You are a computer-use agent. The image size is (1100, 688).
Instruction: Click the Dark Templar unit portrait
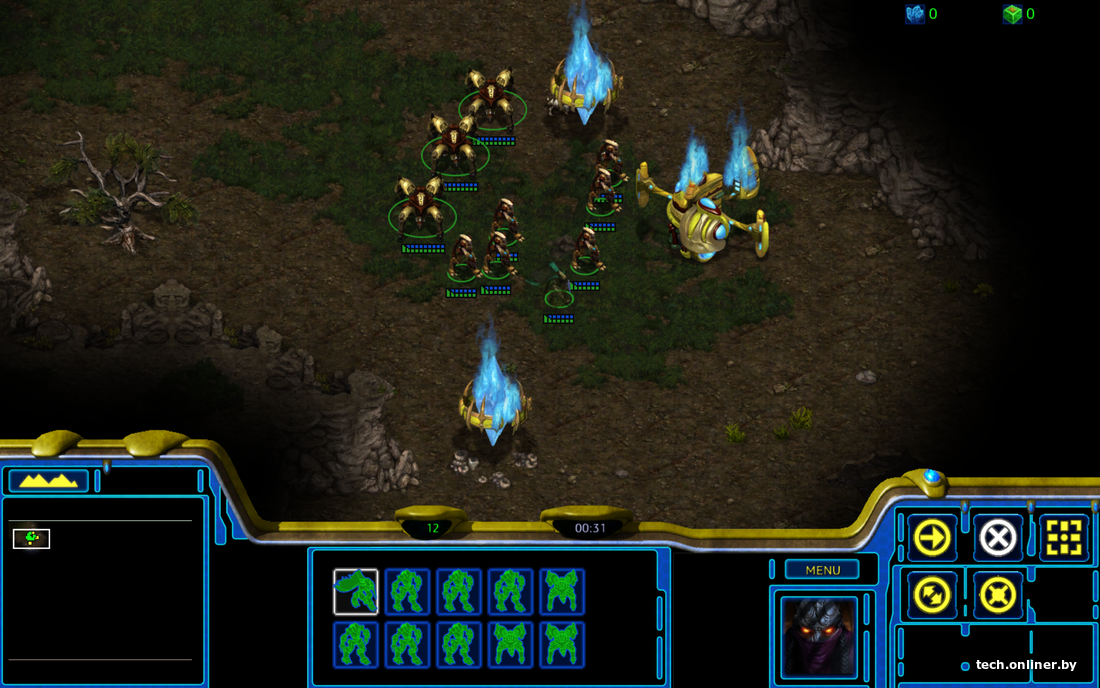tap(819, 636)
